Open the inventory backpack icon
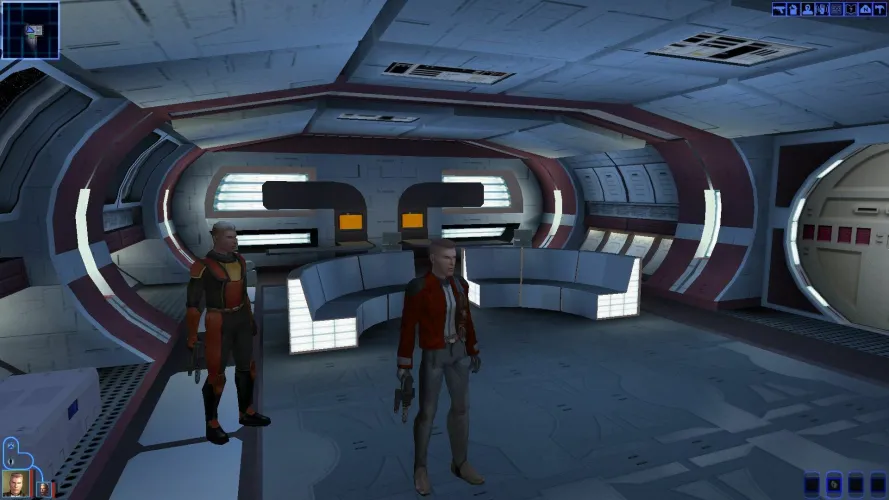This screenshot has height=500, width=889. point(791,9)
